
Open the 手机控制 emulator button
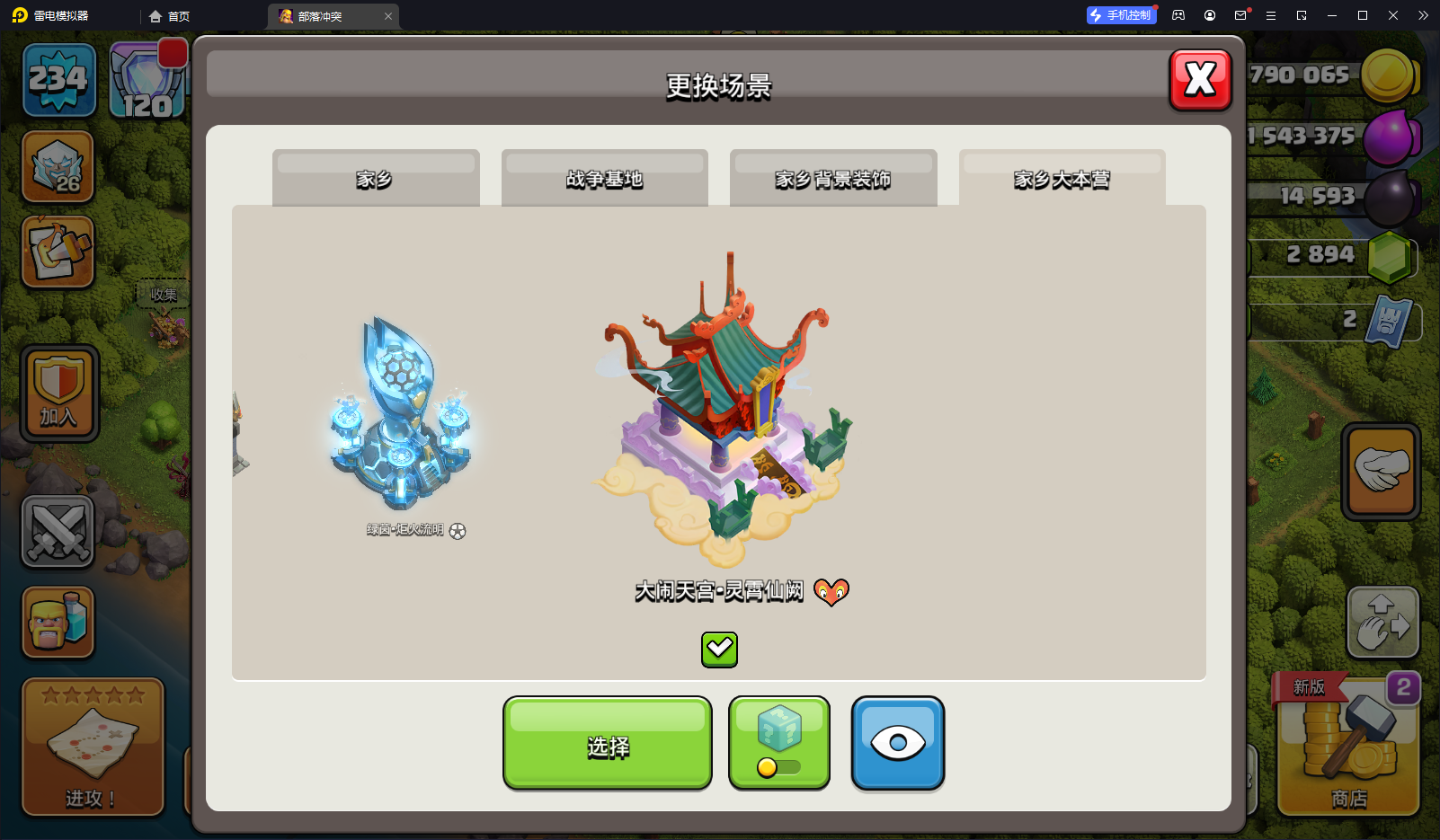pyautogui.click(x=1121, y=15)
